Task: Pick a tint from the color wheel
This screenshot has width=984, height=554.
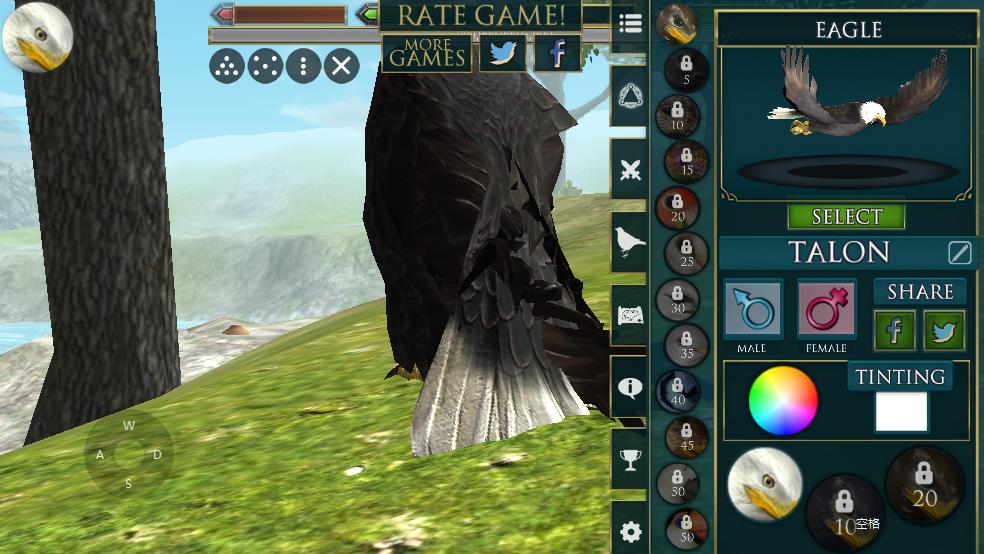Action: point(783,401)
